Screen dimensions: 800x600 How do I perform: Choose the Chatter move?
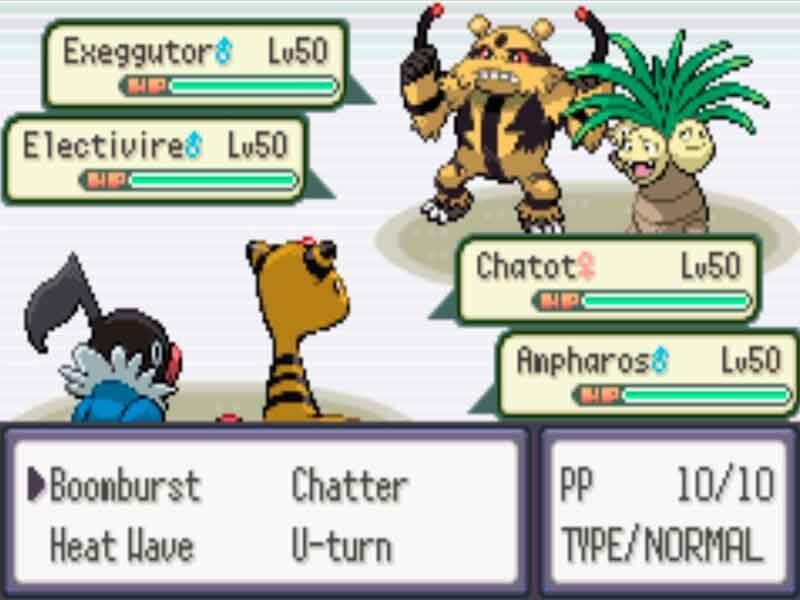tap(349, 486)
